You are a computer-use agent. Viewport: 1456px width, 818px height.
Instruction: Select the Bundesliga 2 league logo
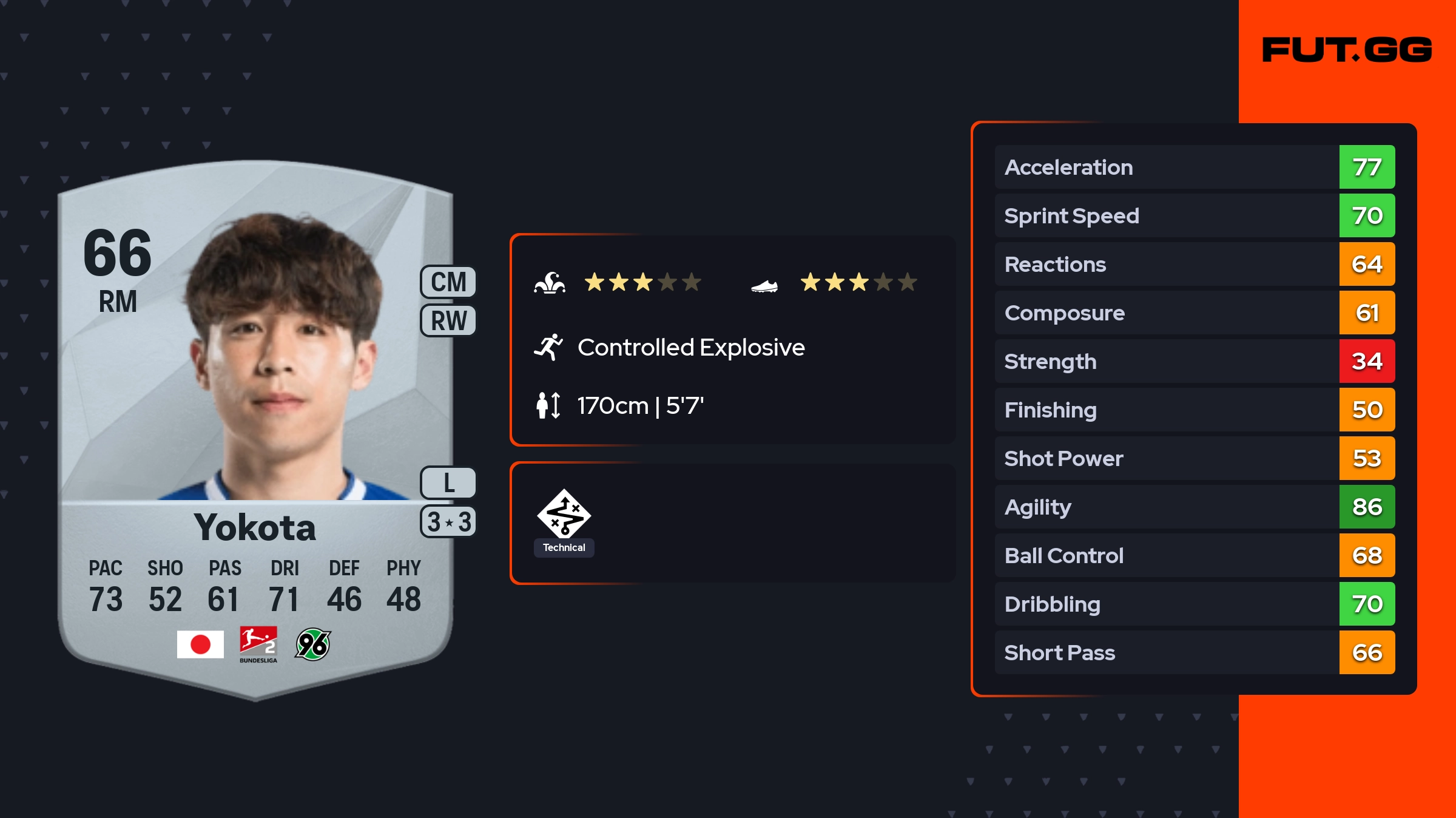click(x=258, y=644)
